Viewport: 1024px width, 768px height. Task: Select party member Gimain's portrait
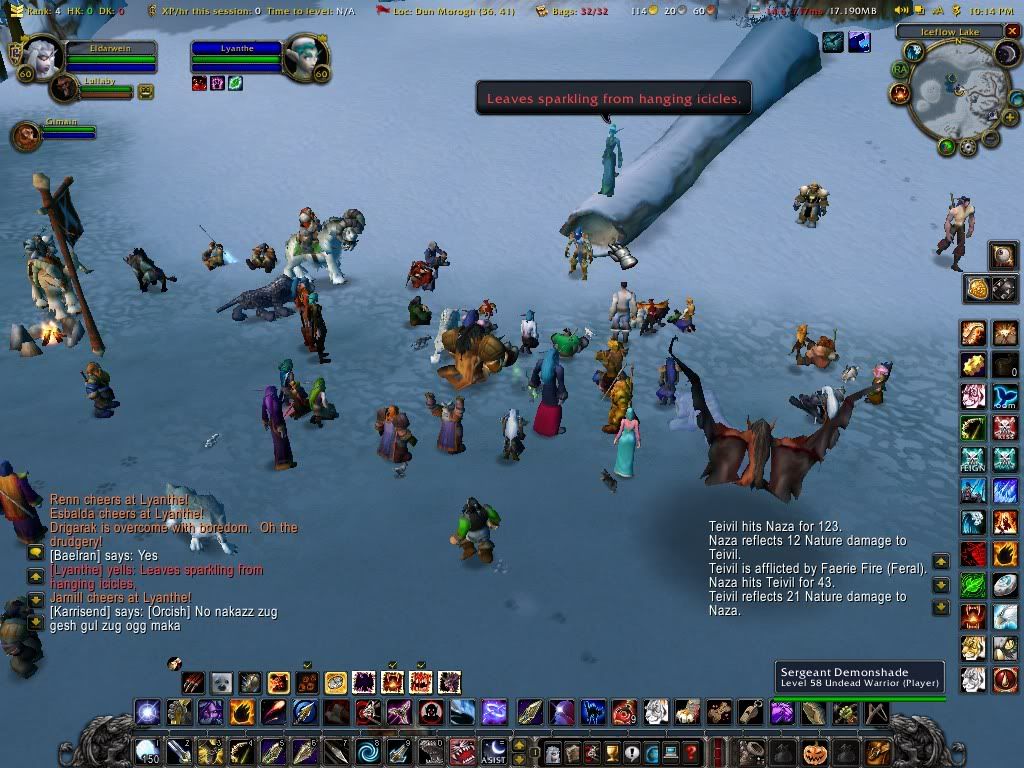27,135
